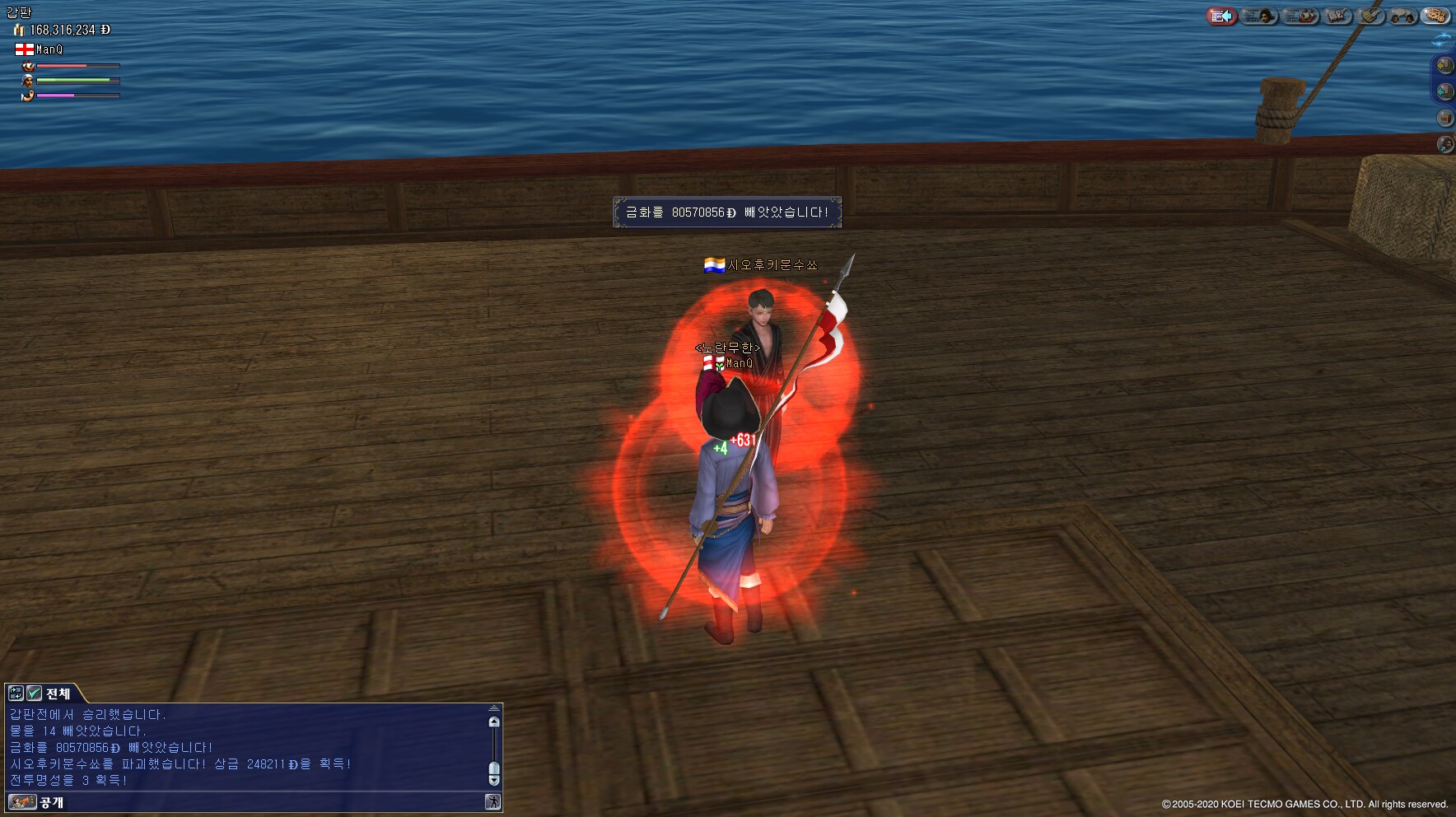Switch to the 전체 chat tab
This screenshot has height=817, width=1456.
(x=58, y=693)
